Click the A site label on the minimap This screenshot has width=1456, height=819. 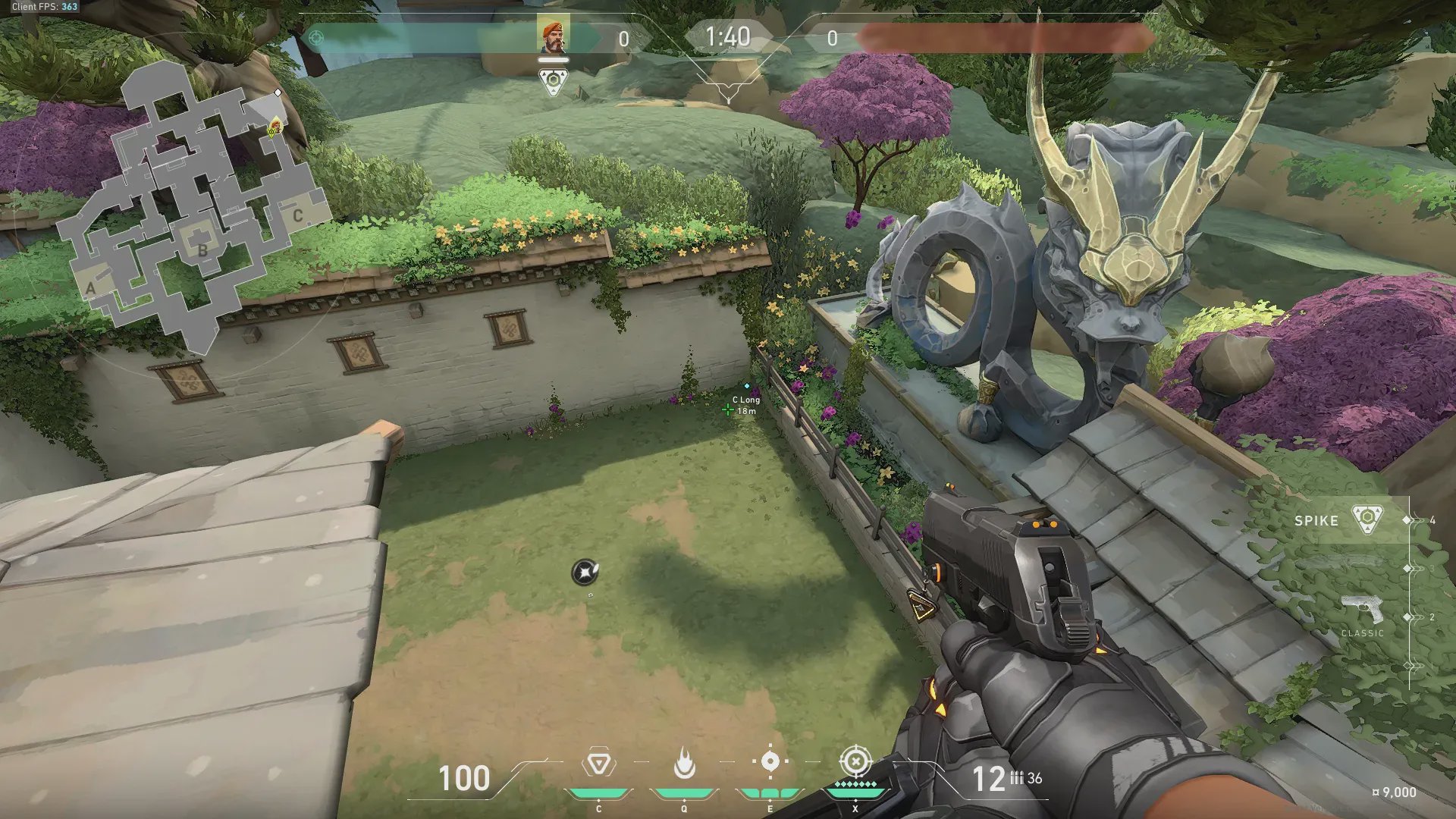[91, 287]
